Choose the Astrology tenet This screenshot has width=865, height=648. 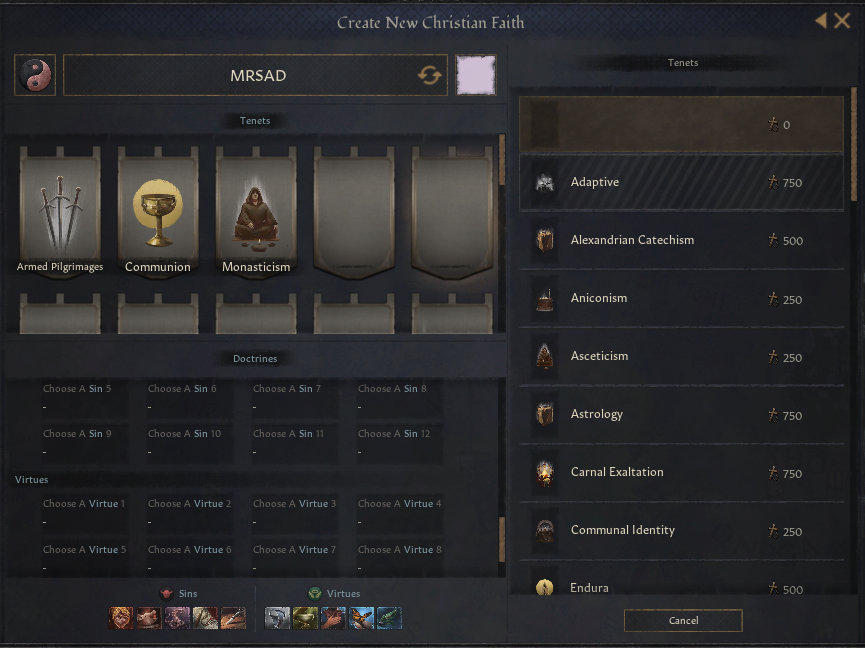[681, 414]
